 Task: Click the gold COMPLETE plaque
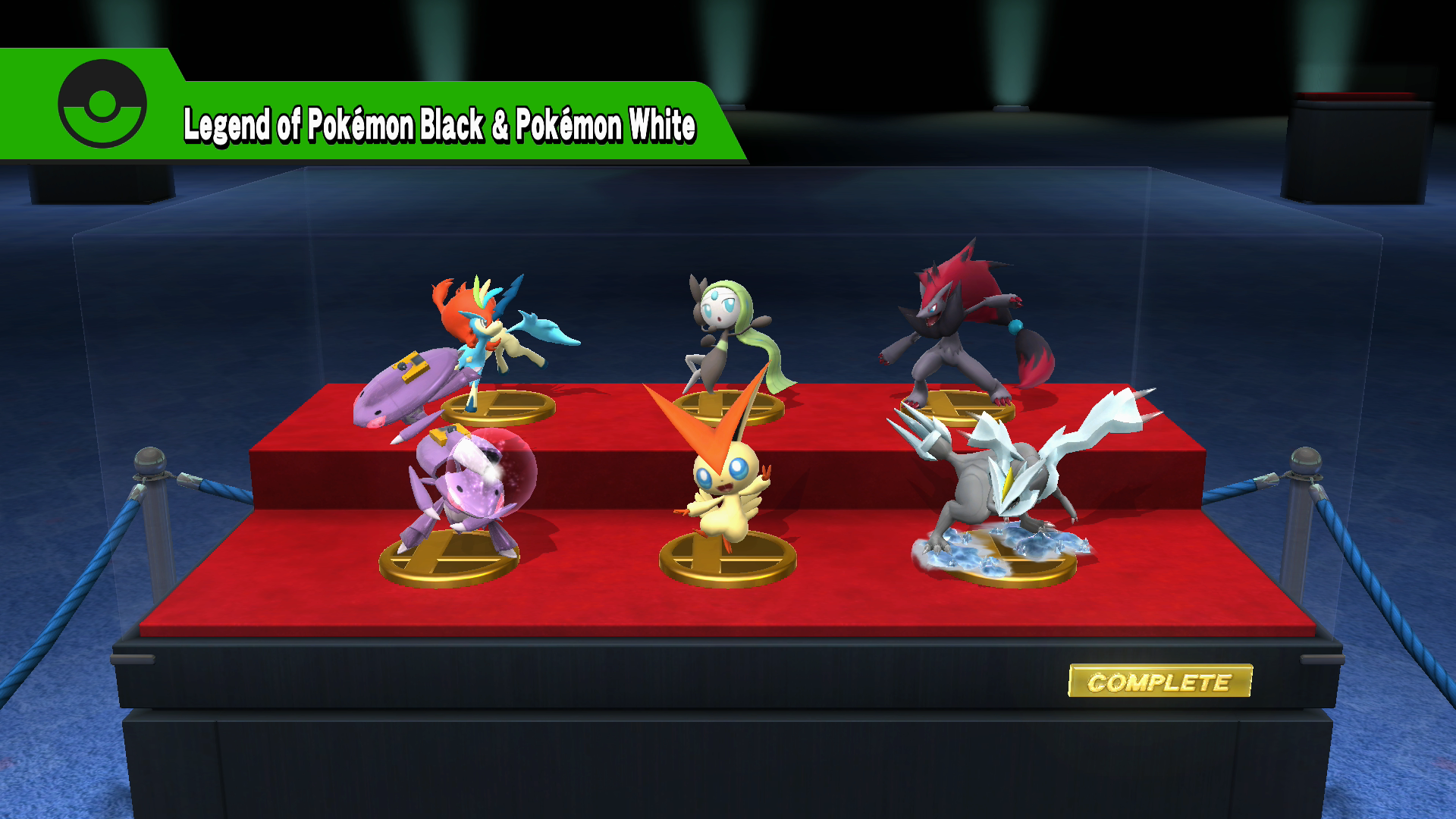[x=1159, y=682]
